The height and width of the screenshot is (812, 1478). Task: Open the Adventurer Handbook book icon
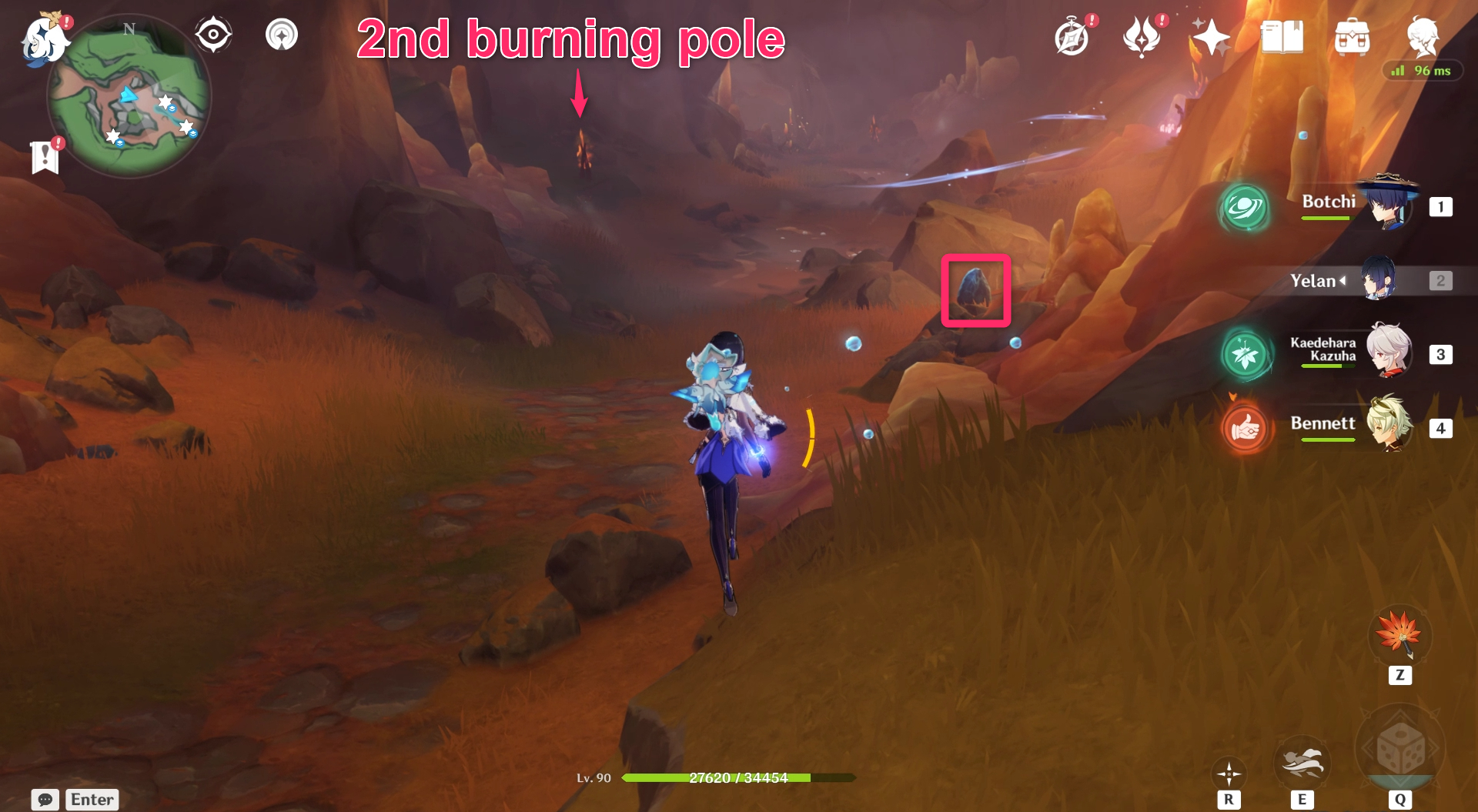coord(1282,37)
